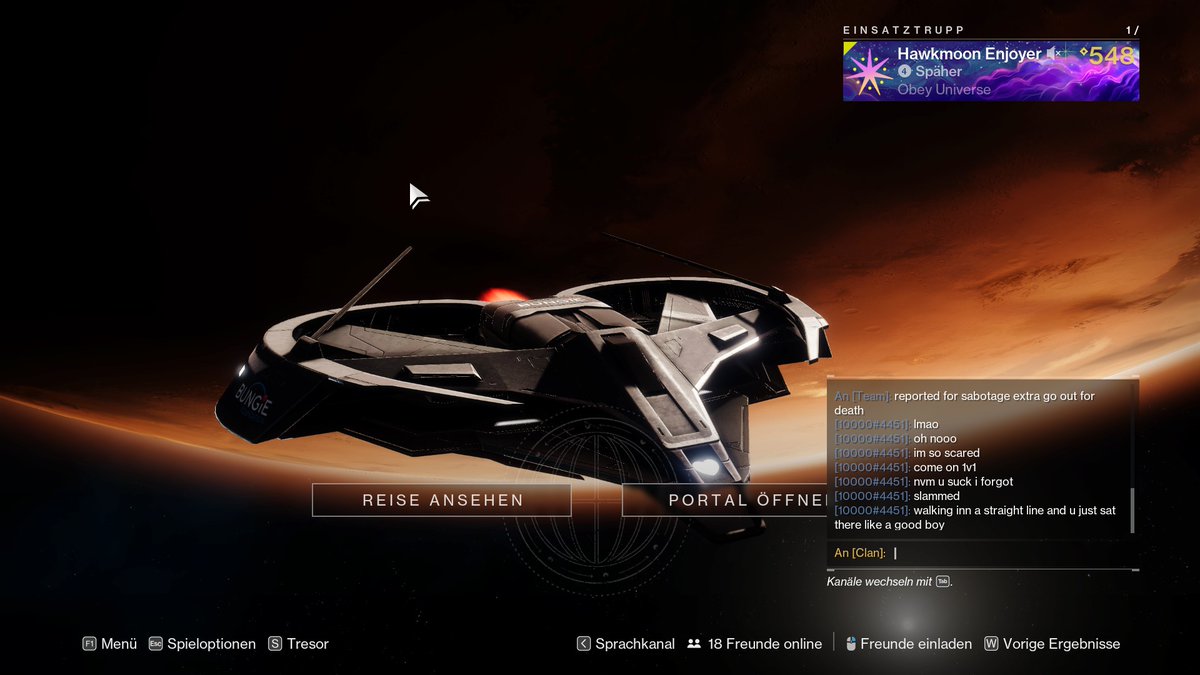Image resolution: width=1200 pixels, height=675 pixels.
Task: Open the Tresor vault
Action: point(298,644)
